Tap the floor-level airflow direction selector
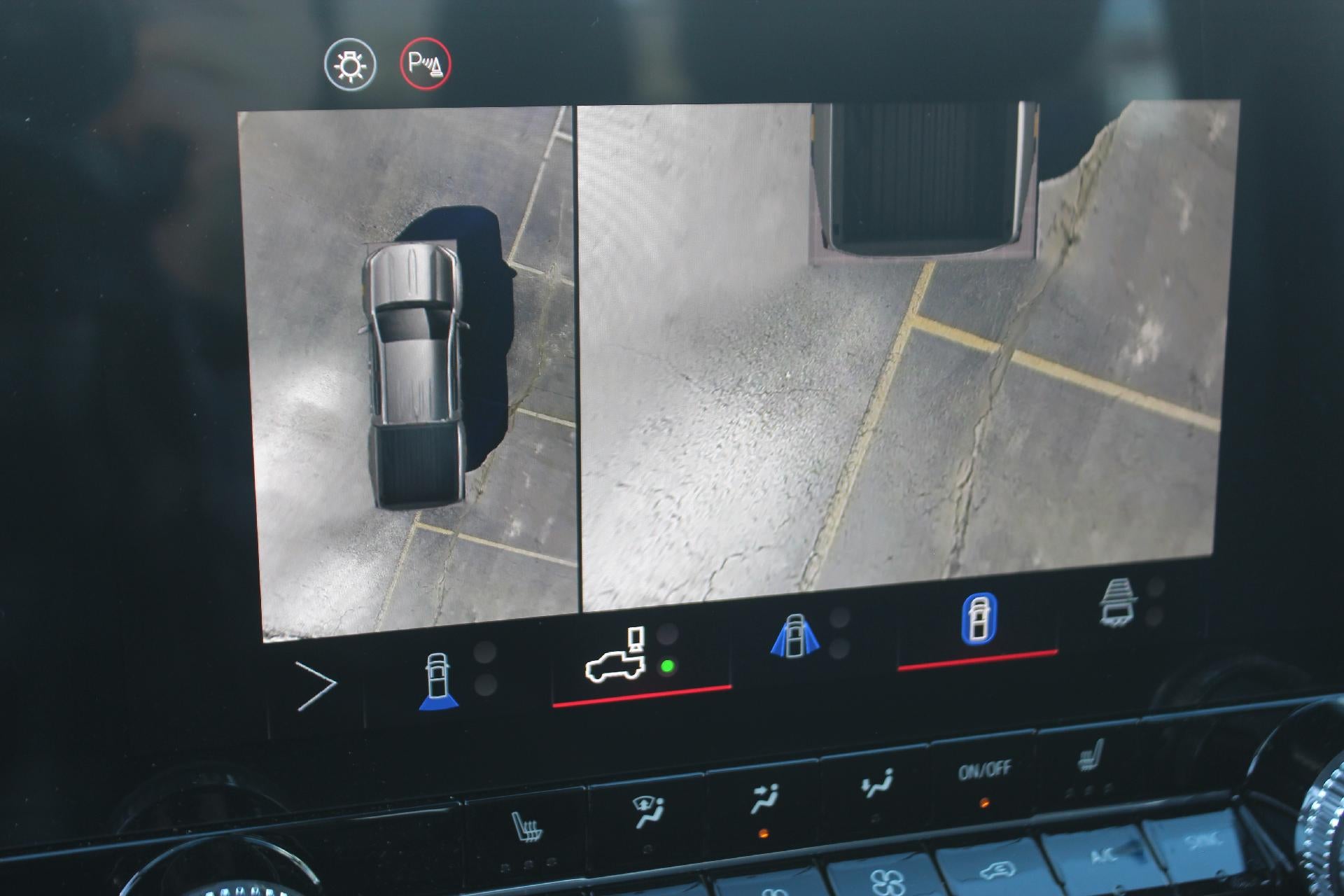1344x896 pixels. pos(877,784)
